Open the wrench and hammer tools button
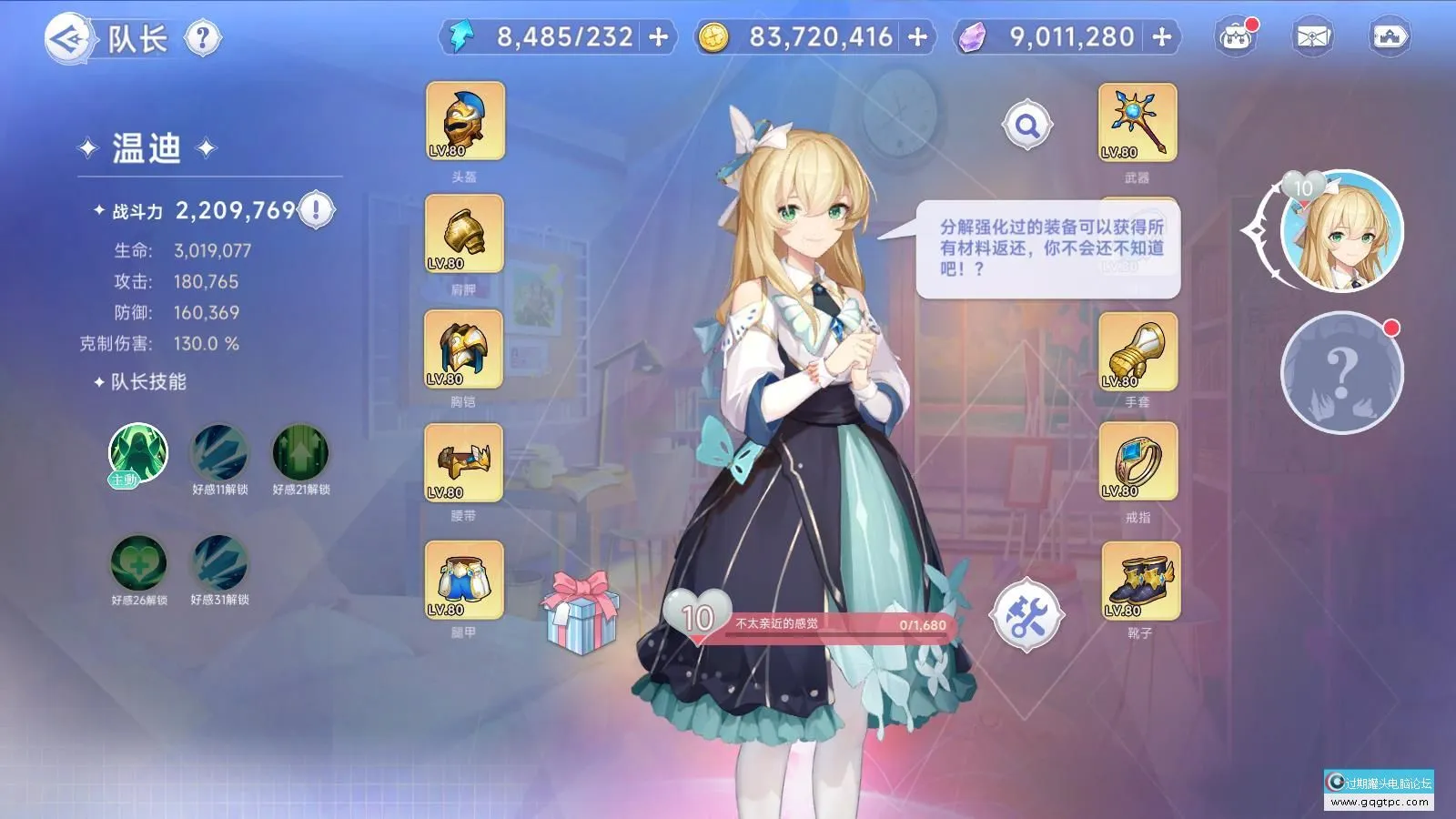The width and height of the screenshot is (1456, 819). click(x=1027, y=616)
